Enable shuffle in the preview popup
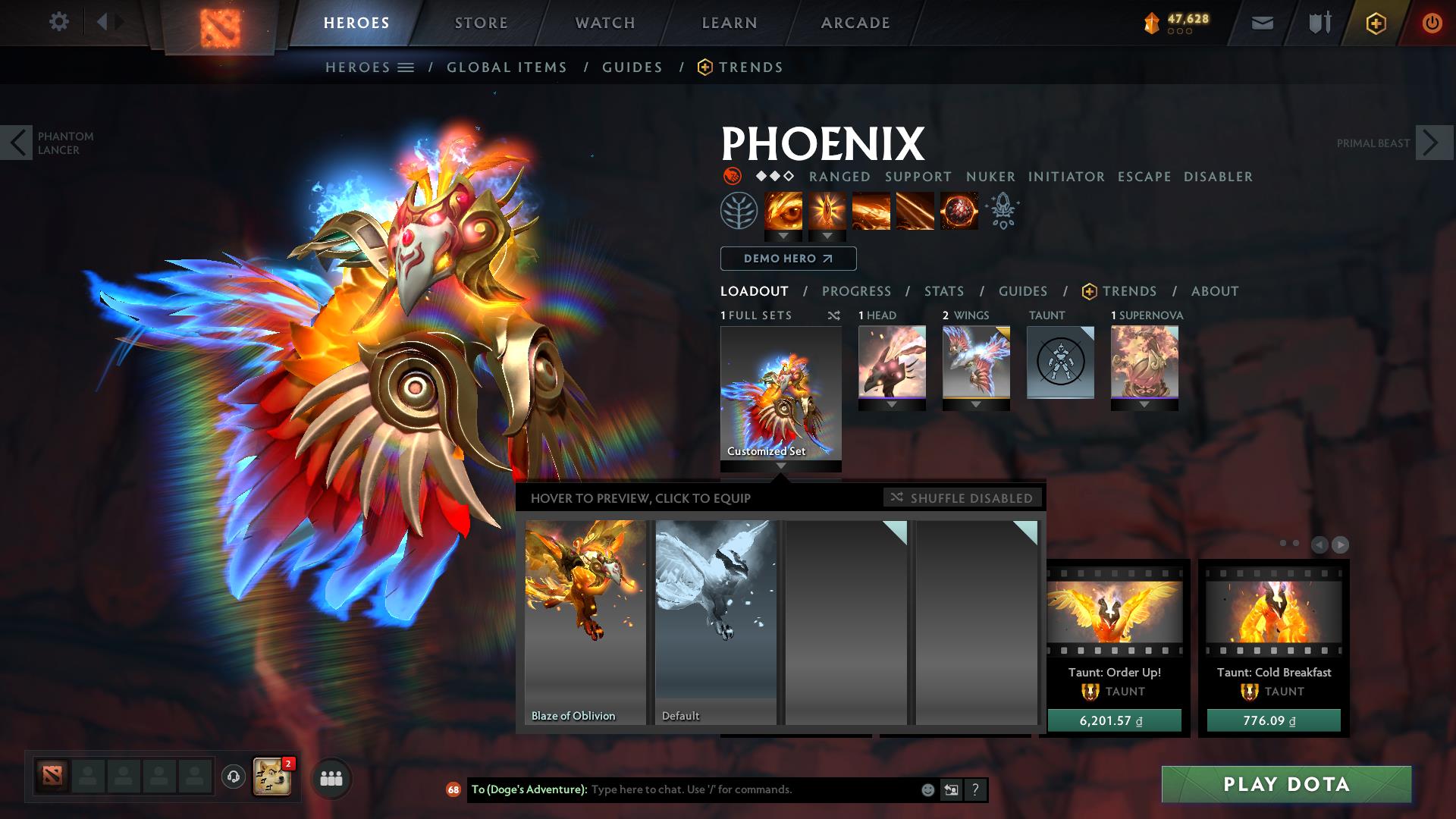 963,497
